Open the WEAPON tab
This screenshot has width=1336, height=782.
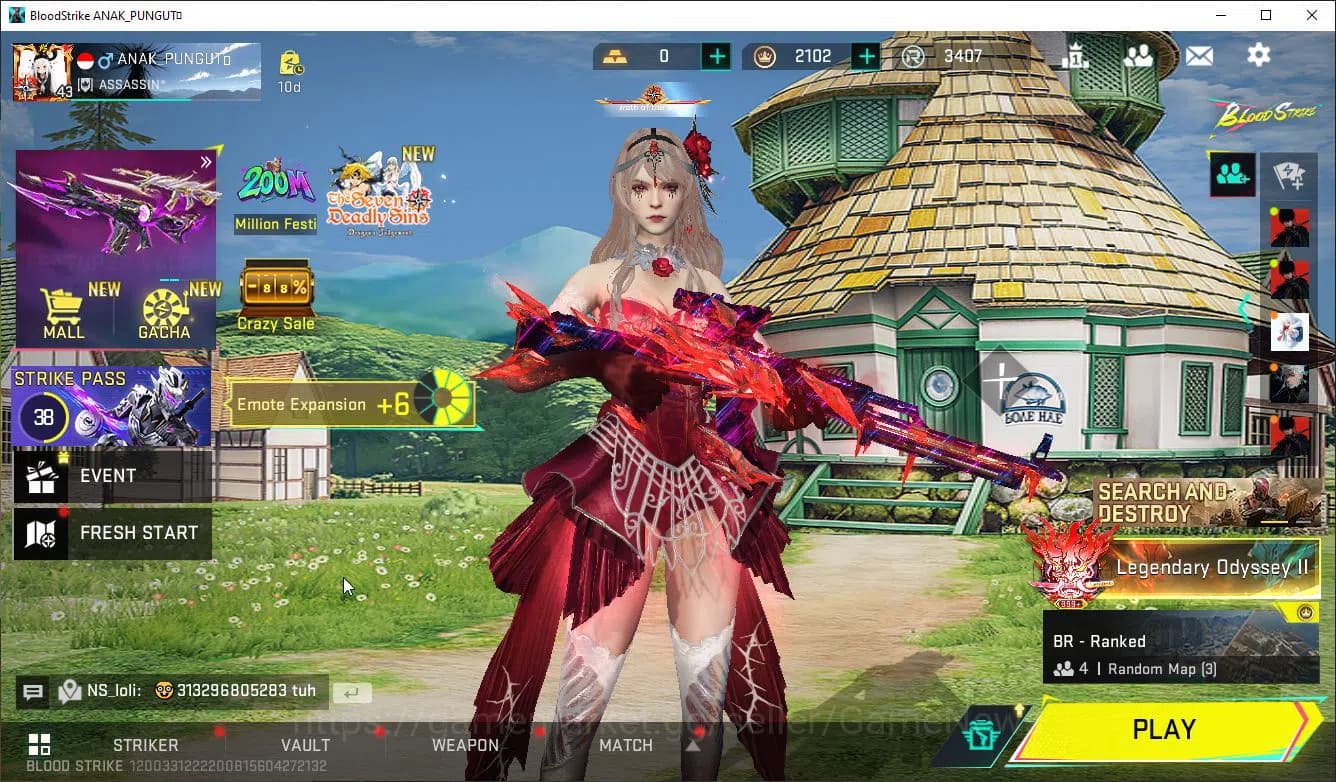(x=466, y=745)
